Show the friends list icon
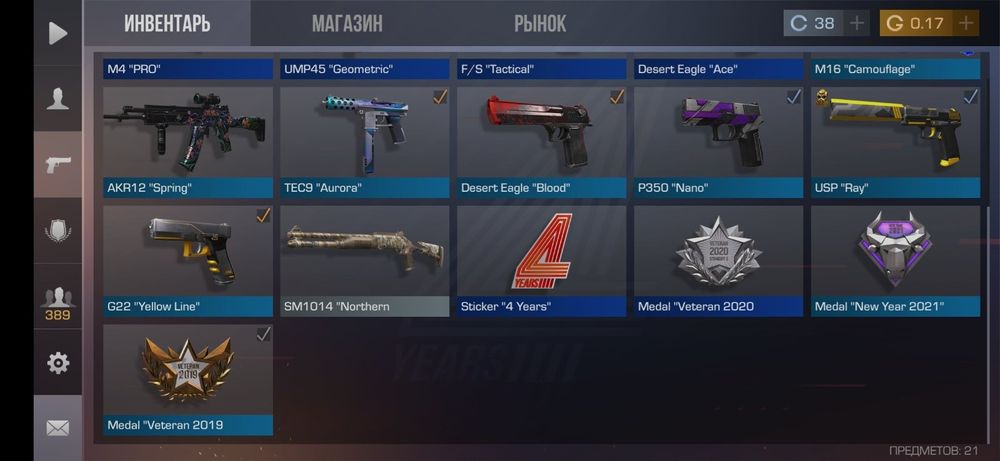The height and width of the screenshot is (461, 1000). coord(58,300)
